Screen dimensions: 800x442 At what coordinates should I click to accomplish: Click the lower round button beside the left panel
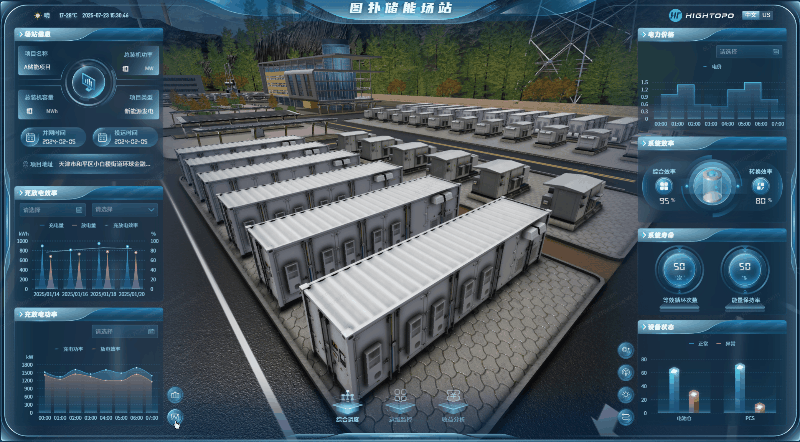(176, 416)
